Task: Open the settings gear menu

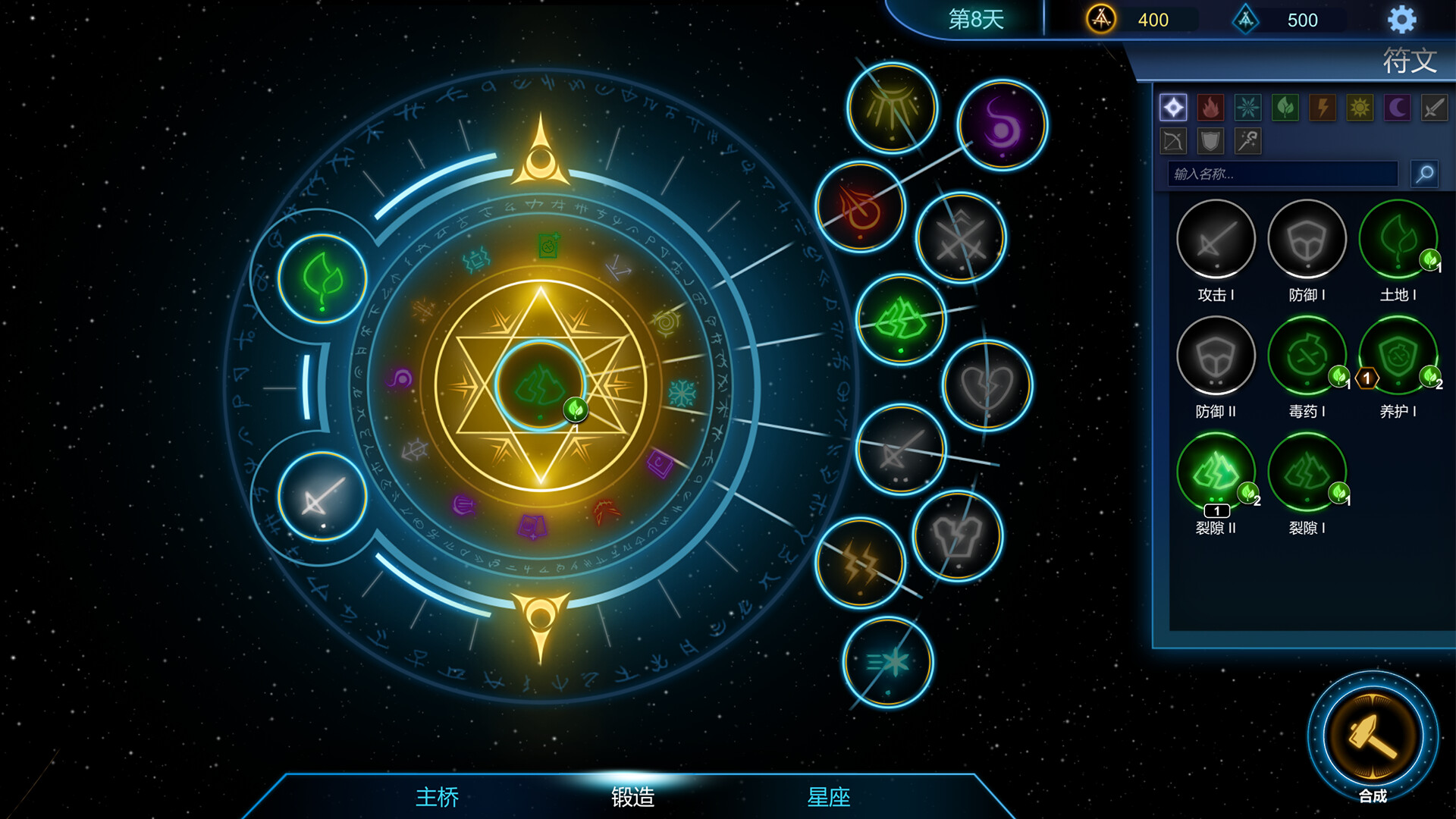Action: coord(1401,20)
